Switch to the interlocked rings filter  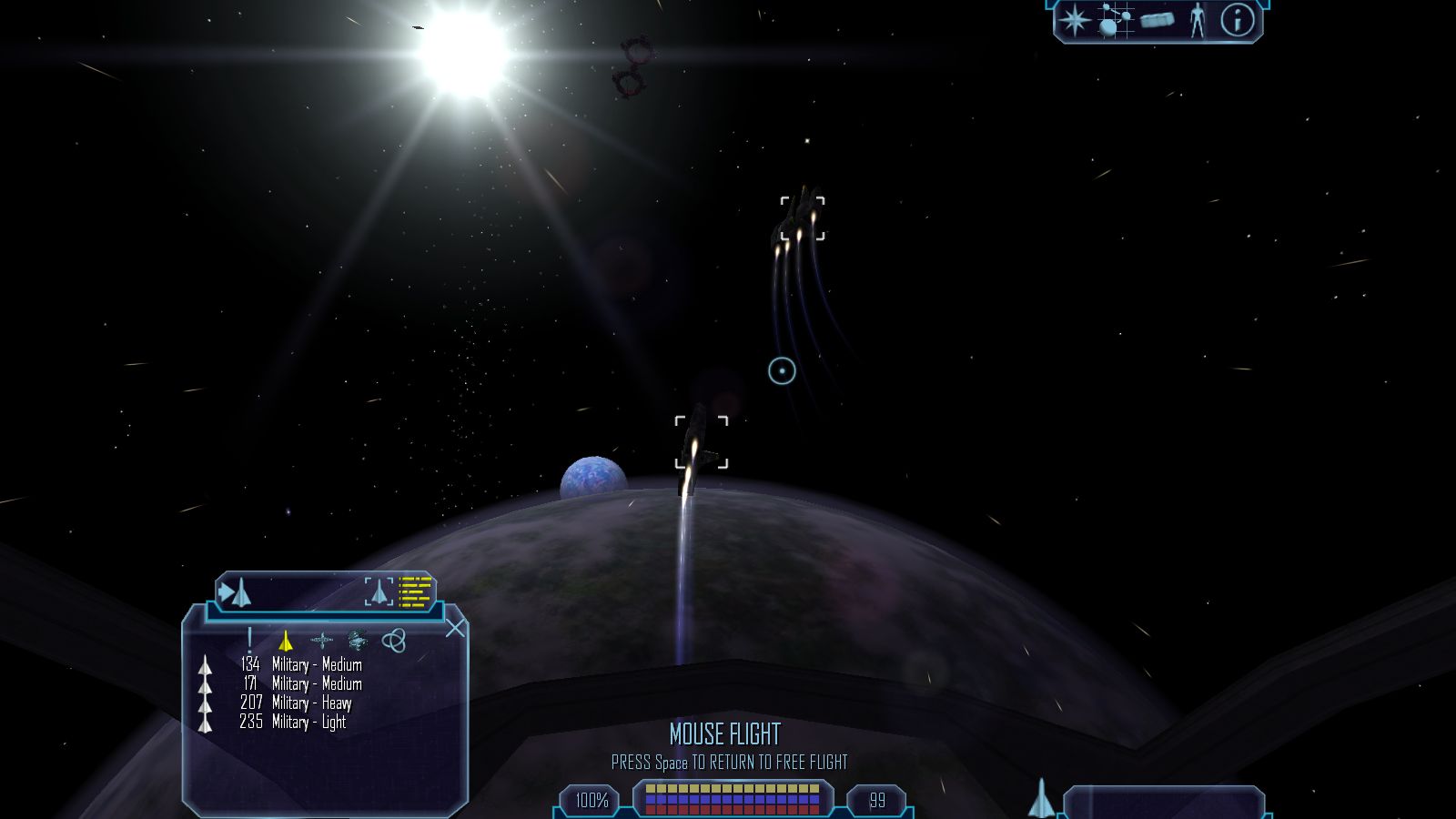point(393,641)
